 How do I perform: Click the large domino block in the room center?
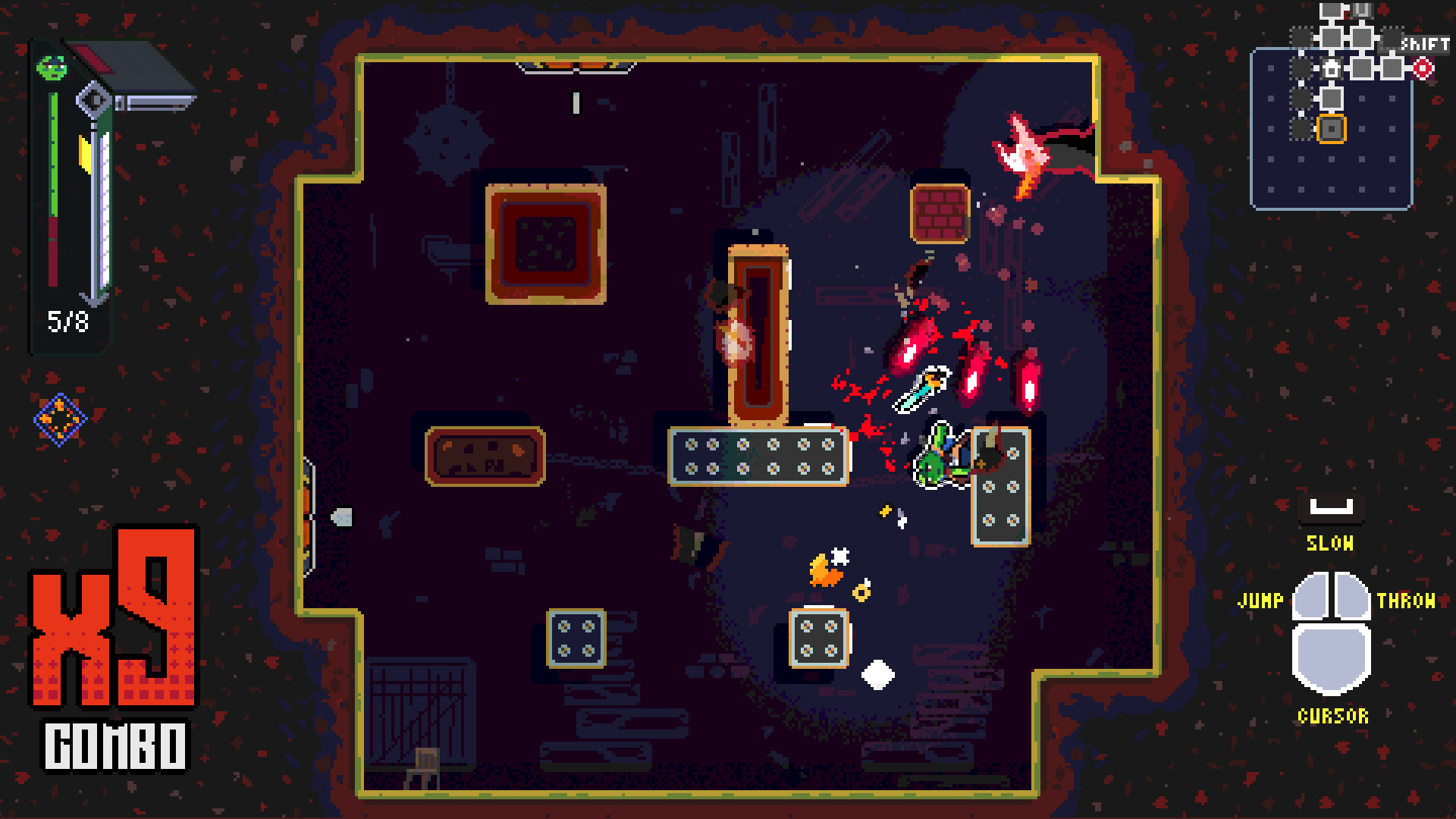point(758,455)
